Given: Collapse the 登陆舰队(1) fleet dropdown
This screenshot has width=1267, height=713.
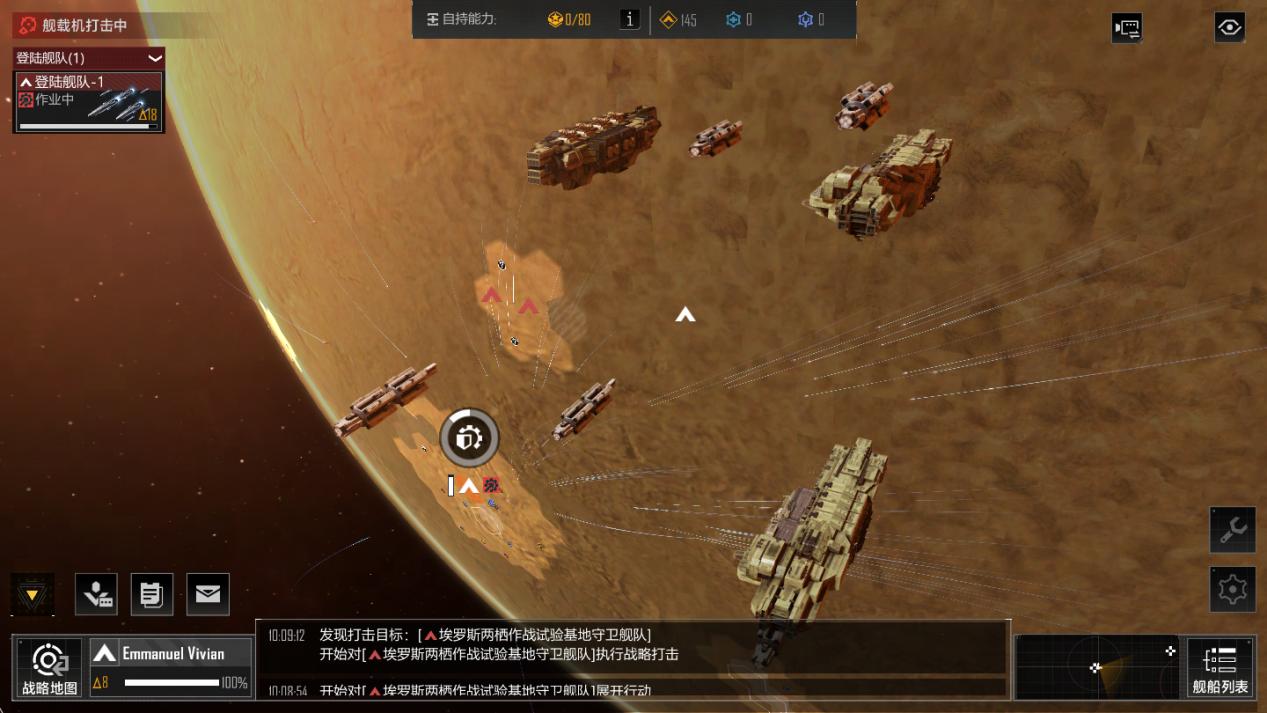Looking at the screenshot, I should coord(155,58).
